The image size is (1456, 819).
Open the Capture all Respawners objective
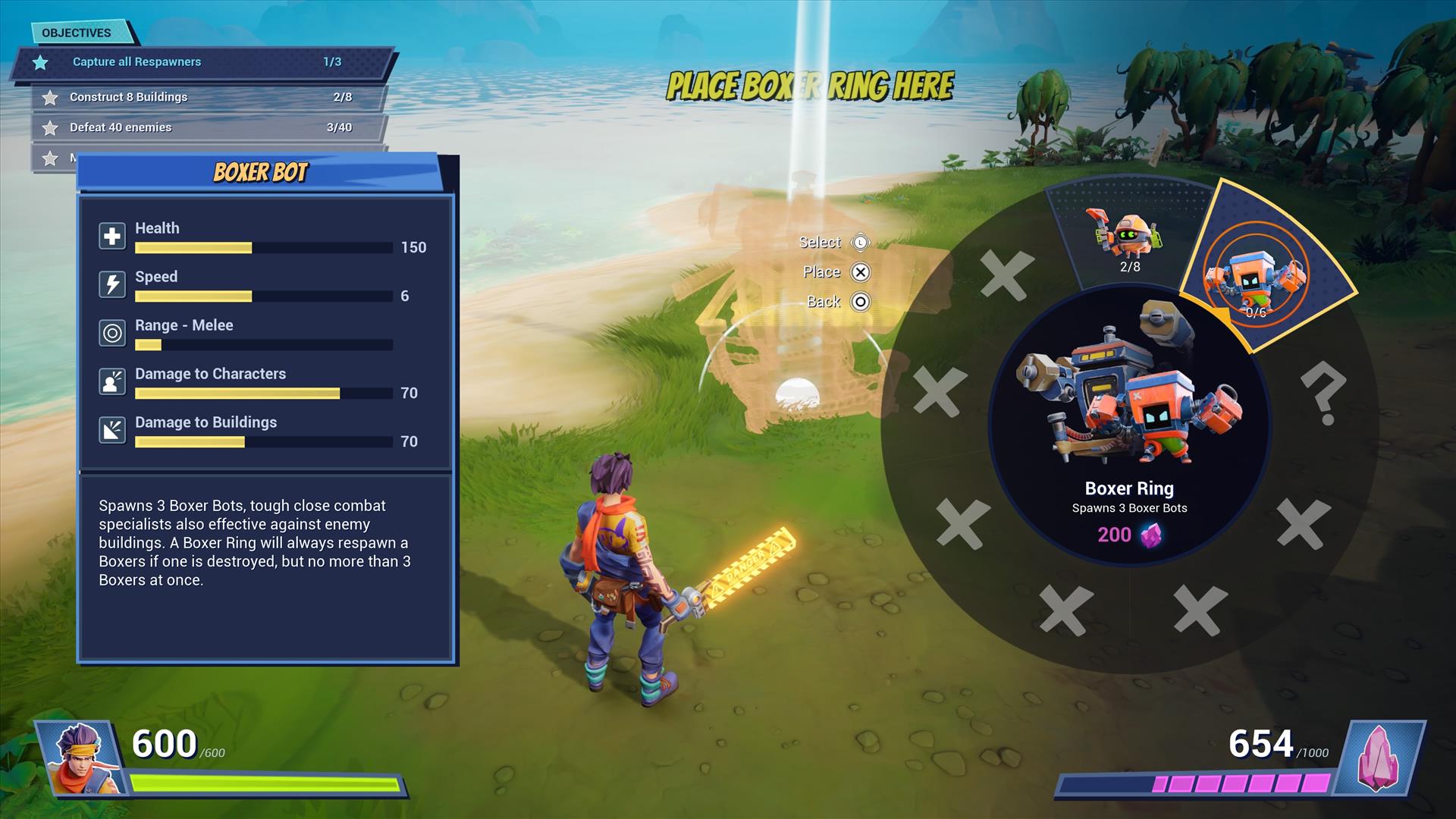203,62
